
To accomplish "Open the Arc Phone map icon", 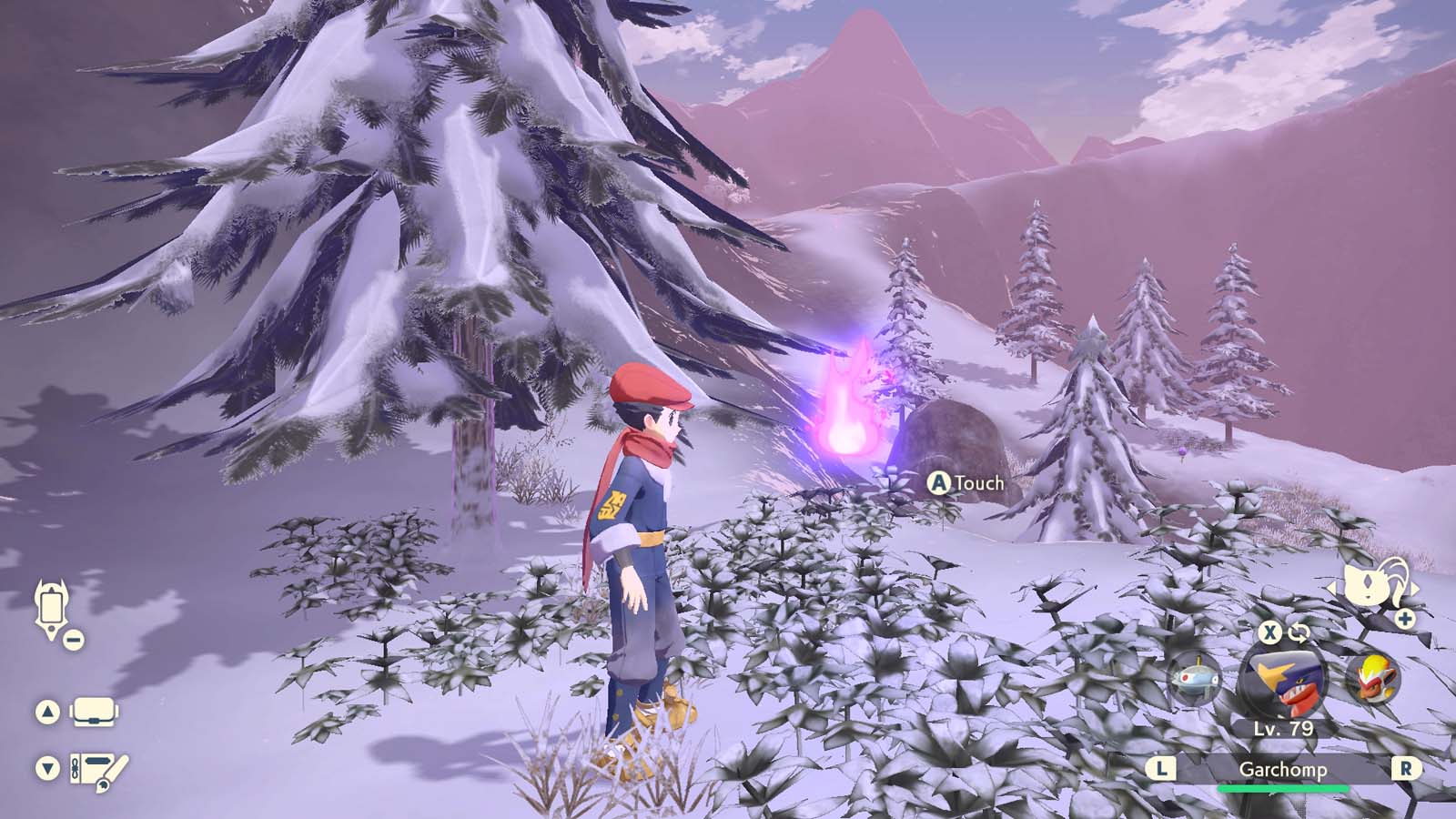I will click(51, 605).
